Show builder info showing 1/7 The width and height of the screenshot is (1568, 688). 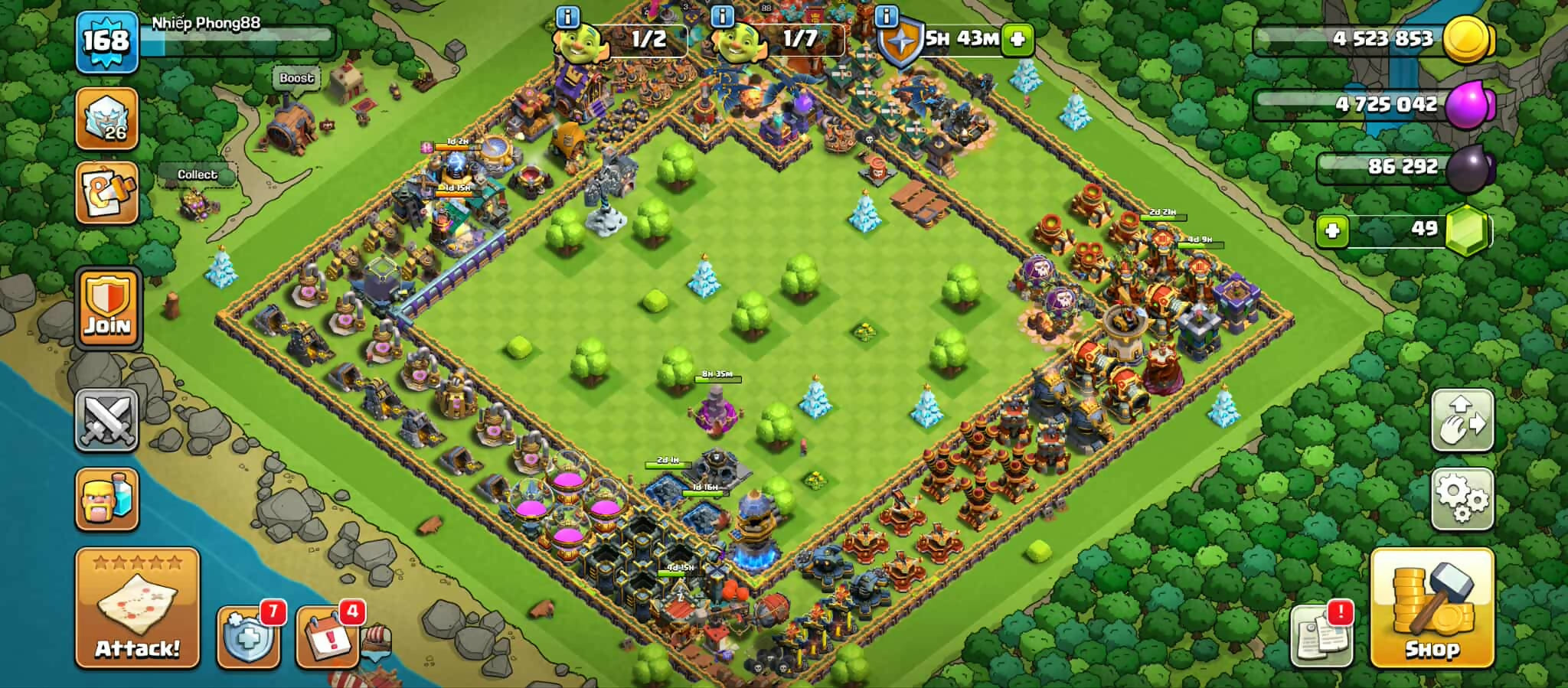(x=722, y=16)
